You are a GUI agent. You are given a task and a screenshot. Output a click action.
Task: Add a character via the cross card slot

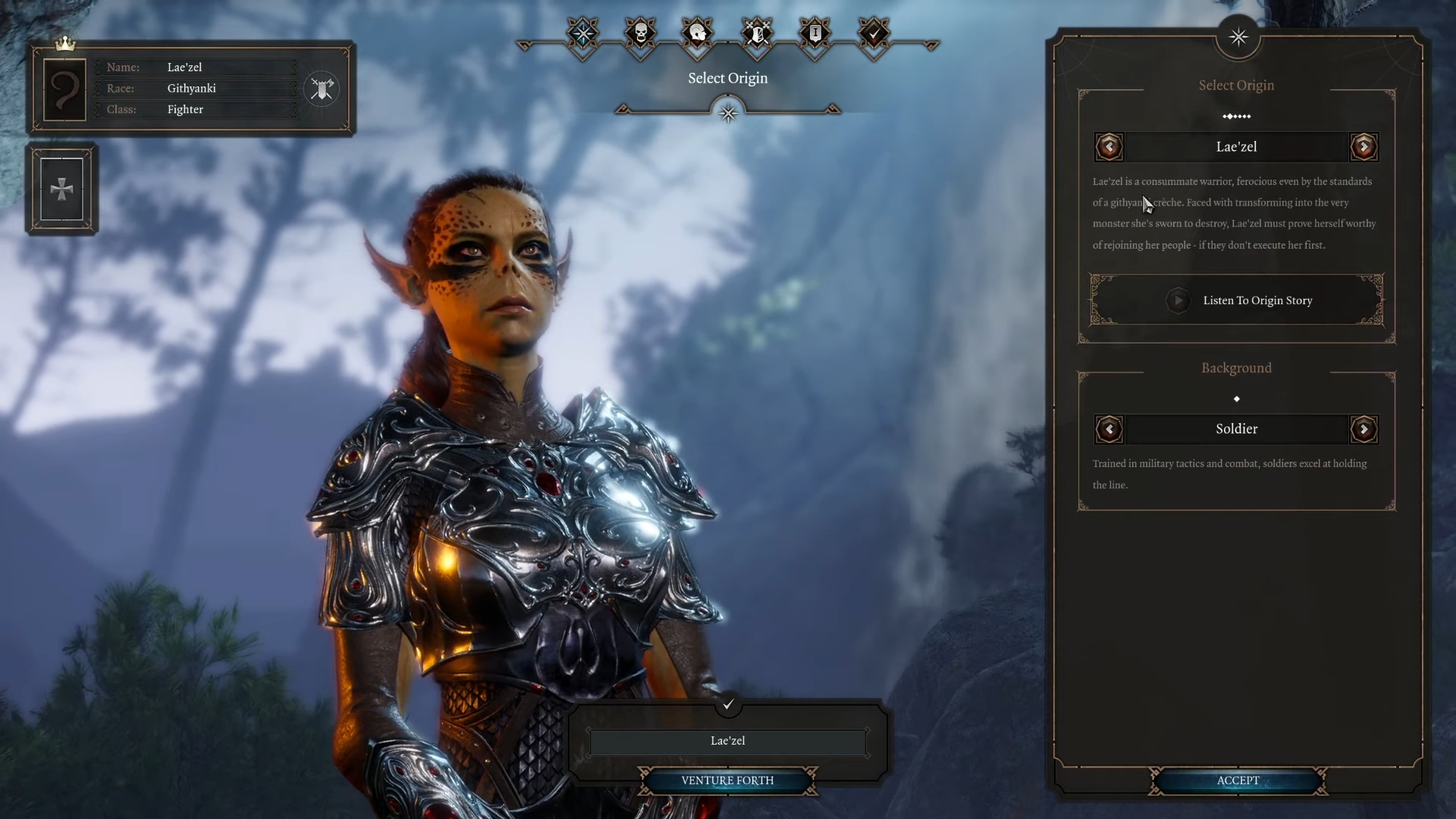tap(61, 189)
